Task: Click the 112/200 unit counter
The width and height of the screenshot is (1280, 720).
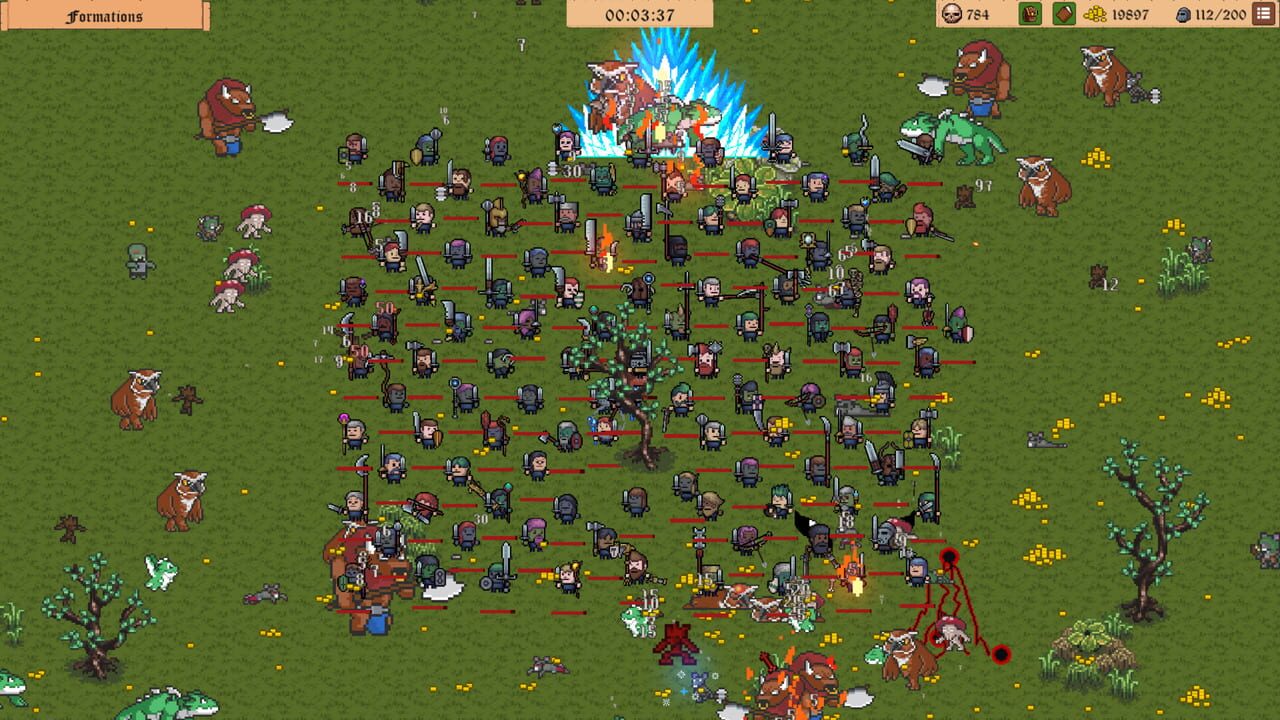Action: point(1221,14)
